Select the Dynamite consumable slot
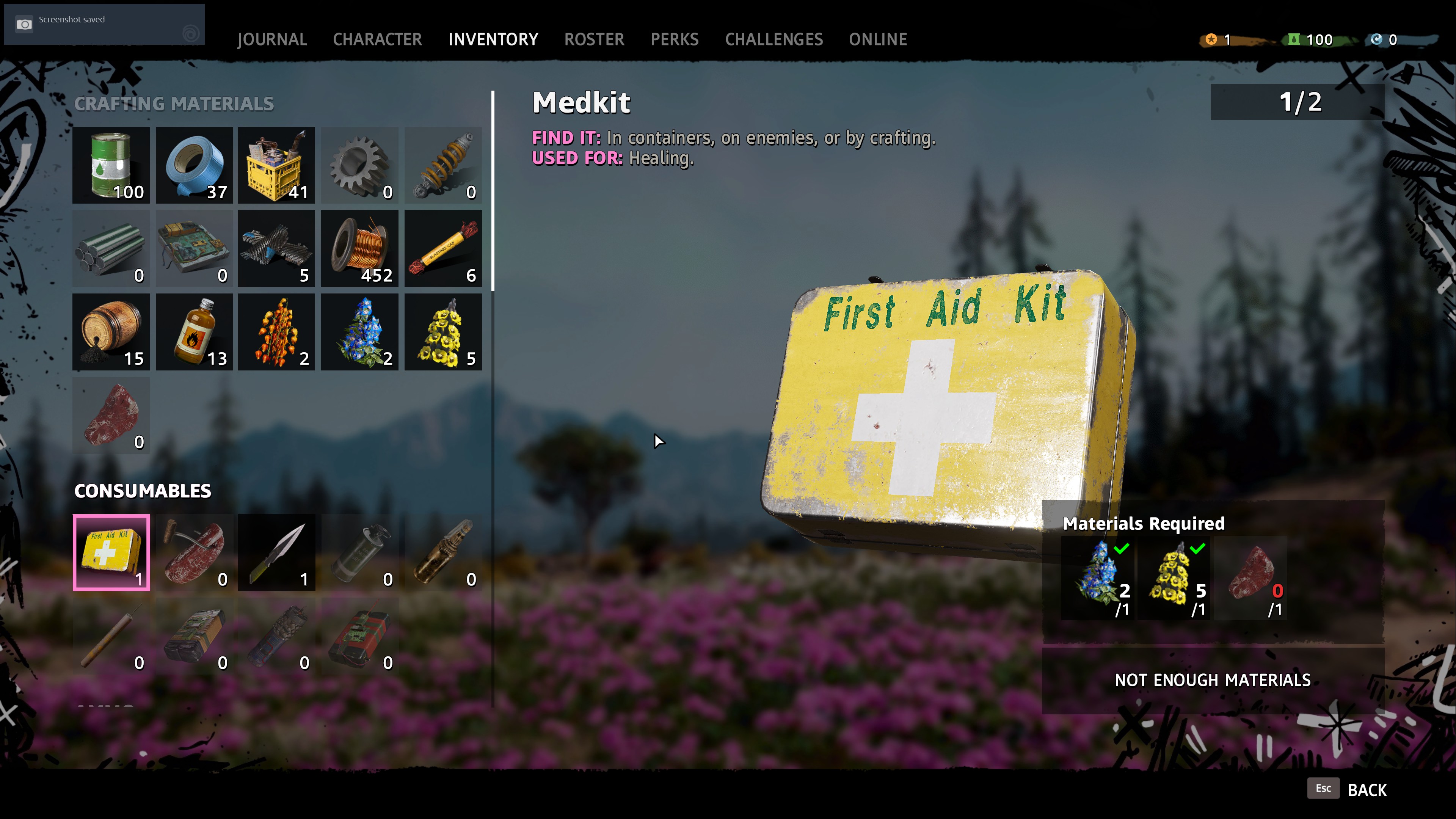 coord(359,636)
